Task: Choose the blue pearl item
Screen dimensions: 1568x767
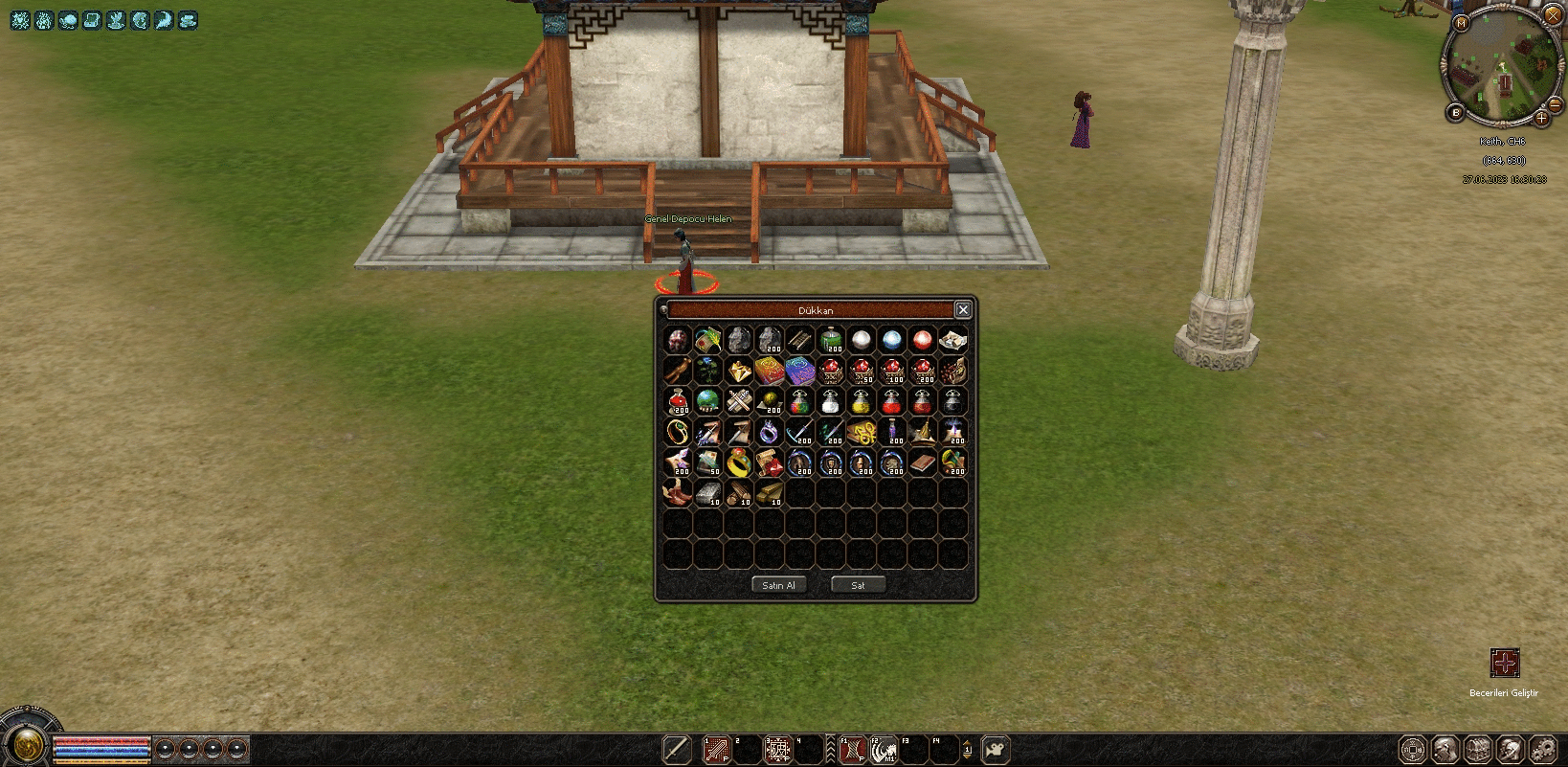Action: [x=892, y=340]
